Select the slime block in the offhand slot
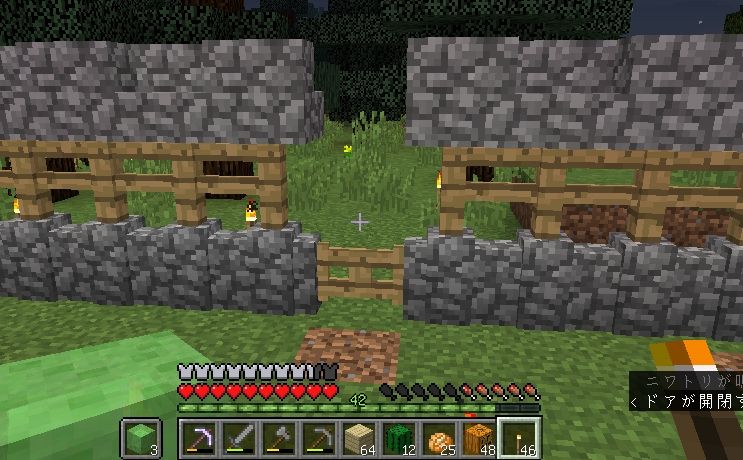Image resolution: width=743 pixels, height=460 pixels. tap(140, 438)
